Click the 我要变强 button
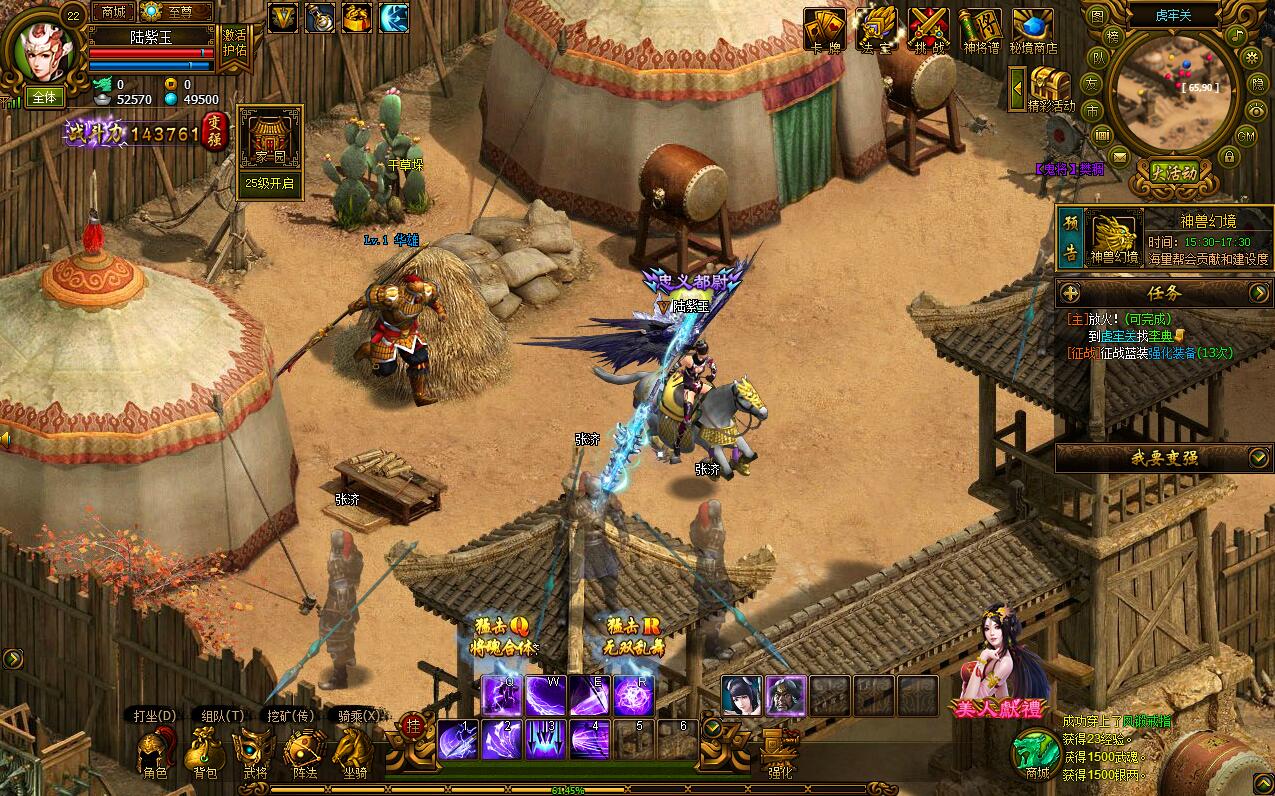 [1163, 458]
